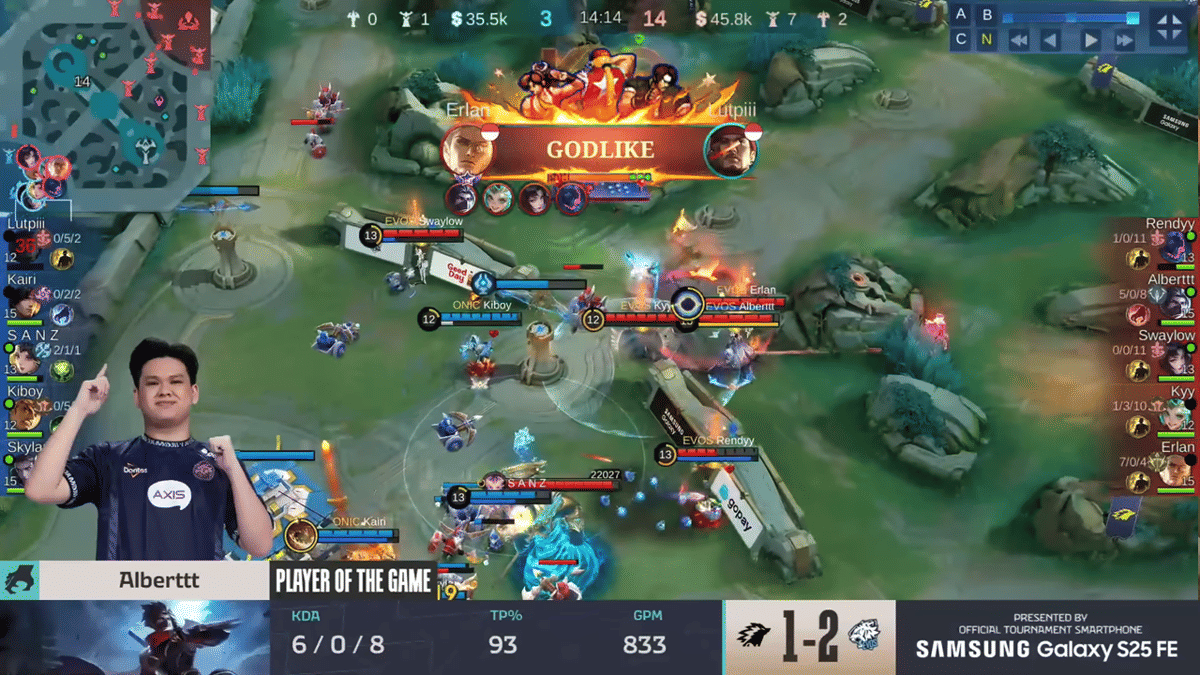Viewport: 1200px width, 675px height.
Task: Click the double-arrow fast-forward button
Action: pos(1125,41)
